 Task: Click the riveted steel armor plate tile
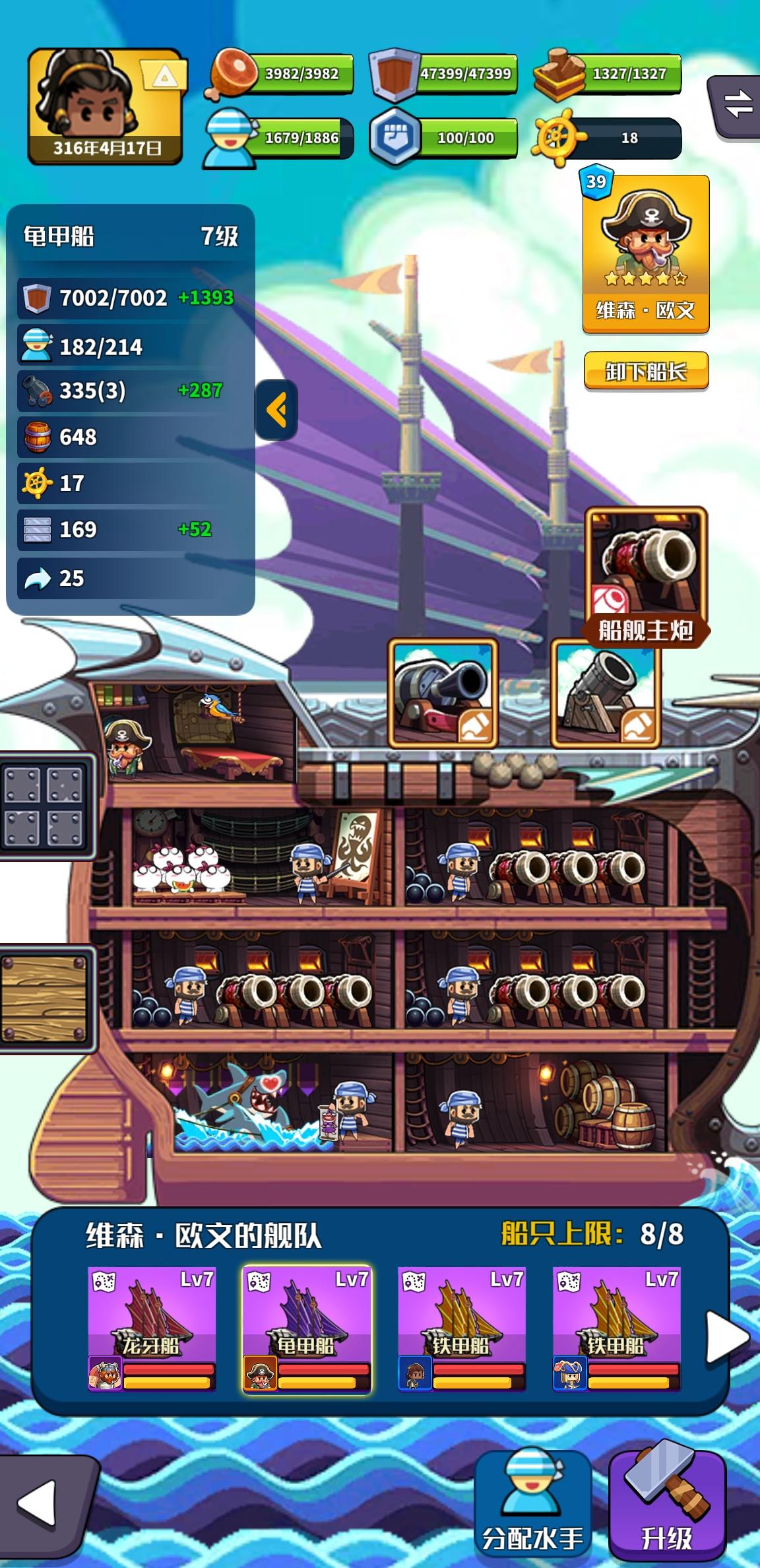coord(45,806)
